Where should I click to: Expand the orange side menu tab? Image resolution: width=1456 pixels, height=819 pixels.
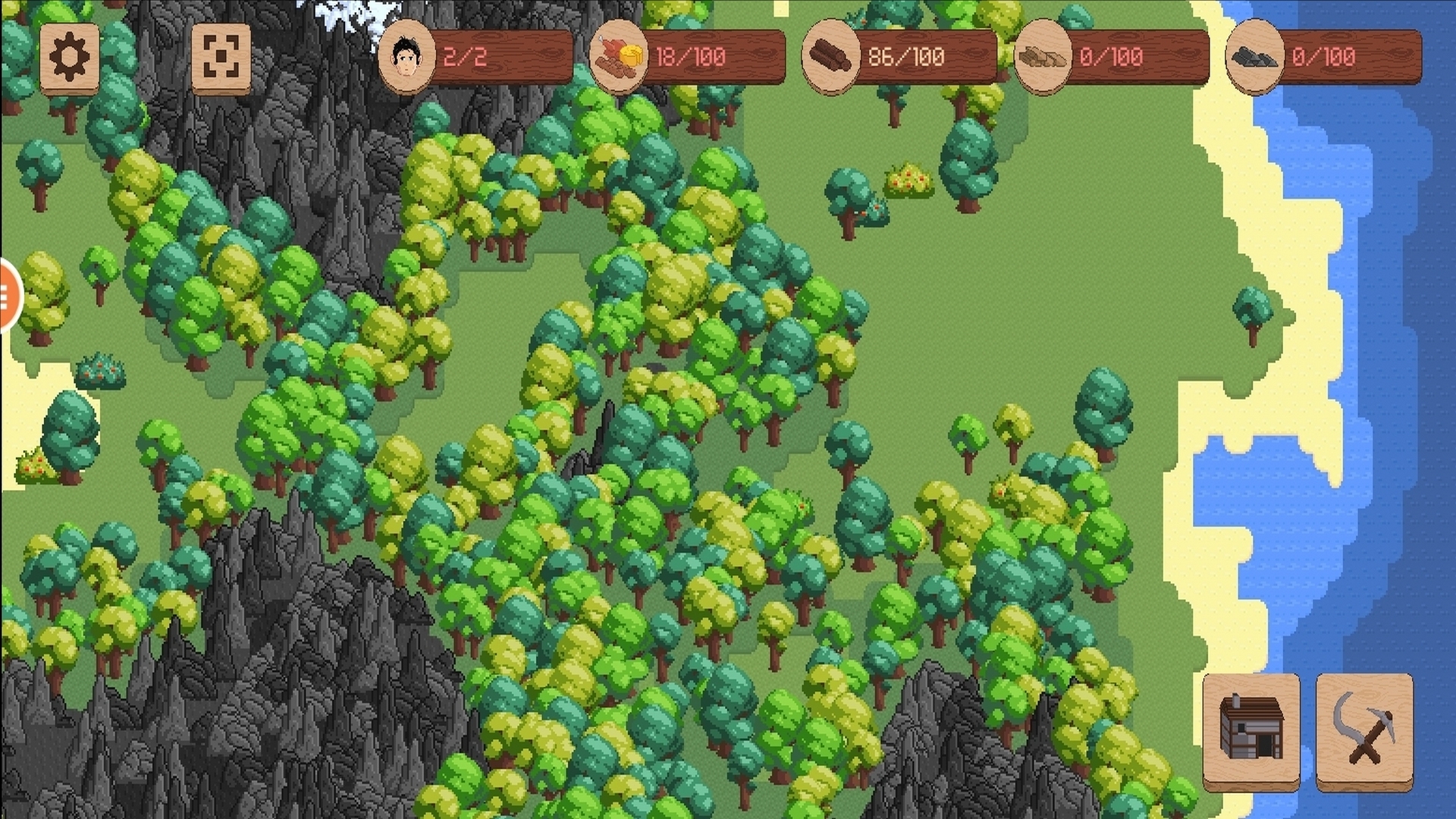click(8, 295)
